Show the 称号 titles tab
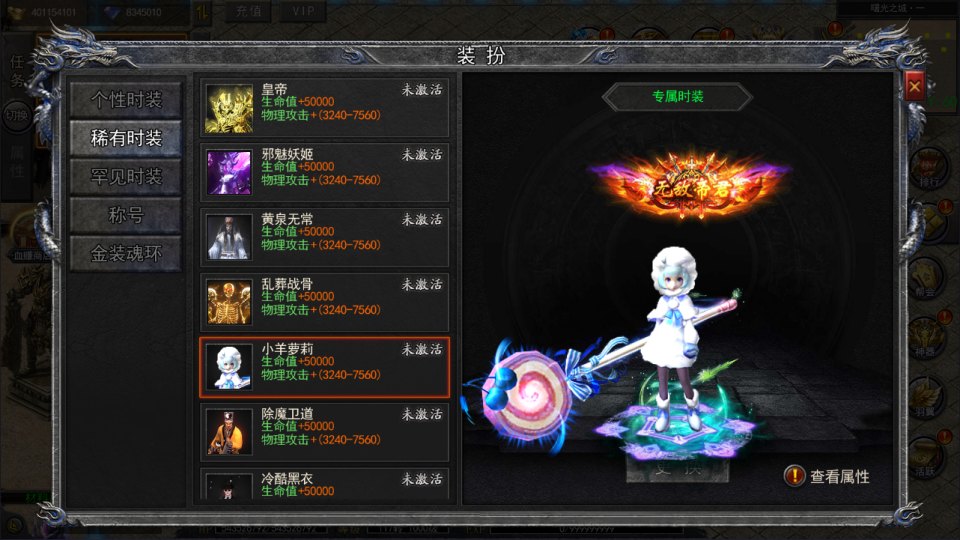The height and width of the screenshot is (540, 960). [x=125, y=215]
